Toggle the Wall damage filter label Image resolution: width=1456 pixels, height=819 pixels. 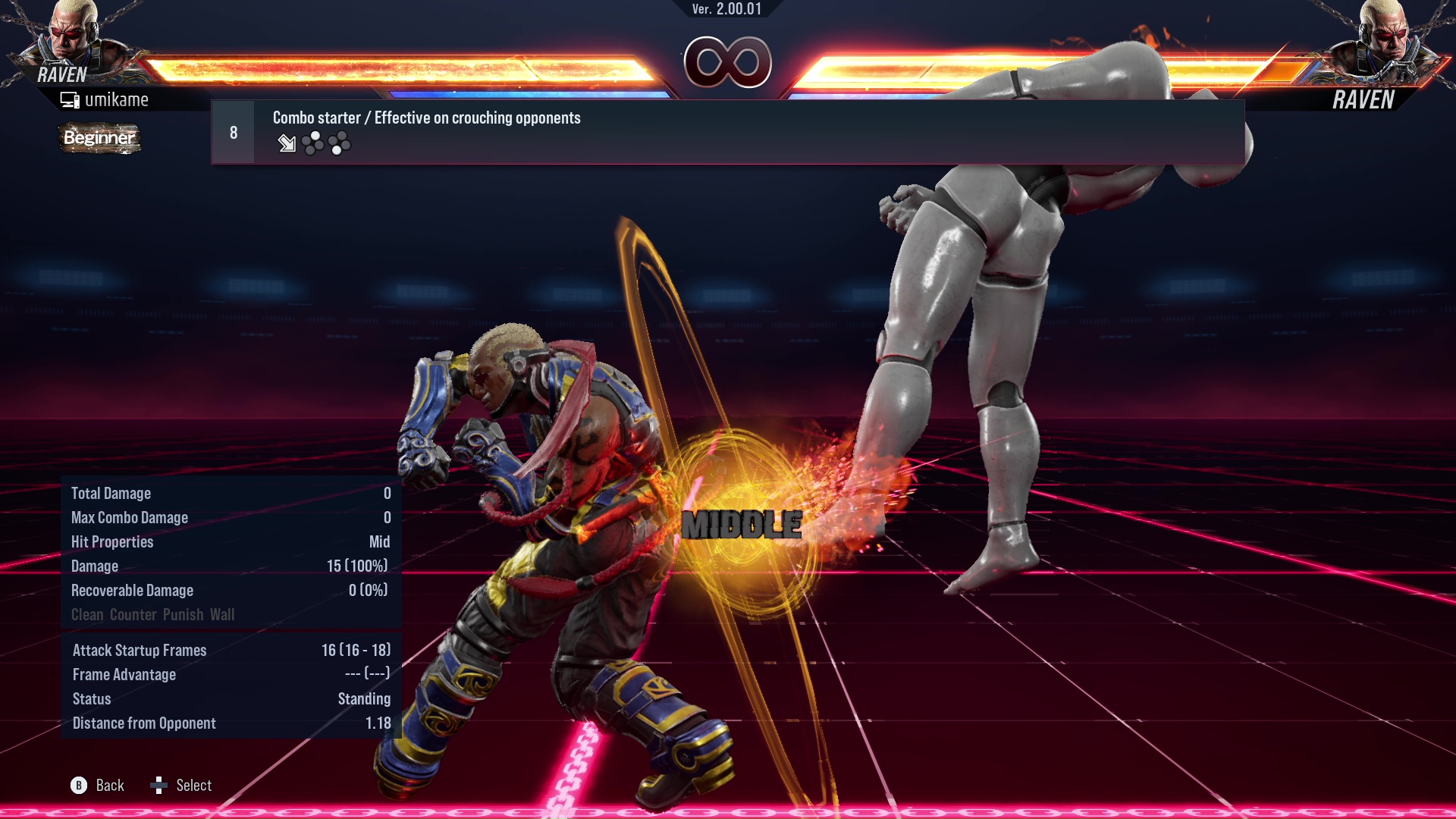(x=224, y=614)
